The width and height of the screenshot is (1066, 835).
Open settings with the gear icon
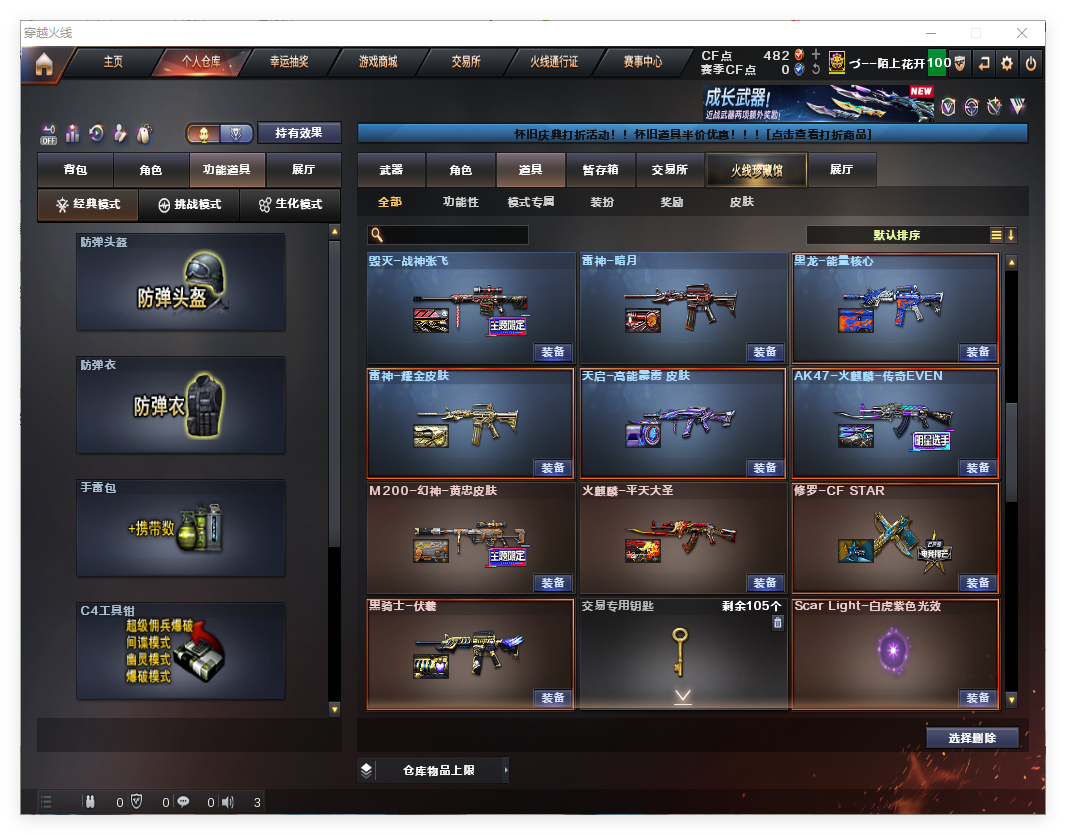pos(1007,63)
